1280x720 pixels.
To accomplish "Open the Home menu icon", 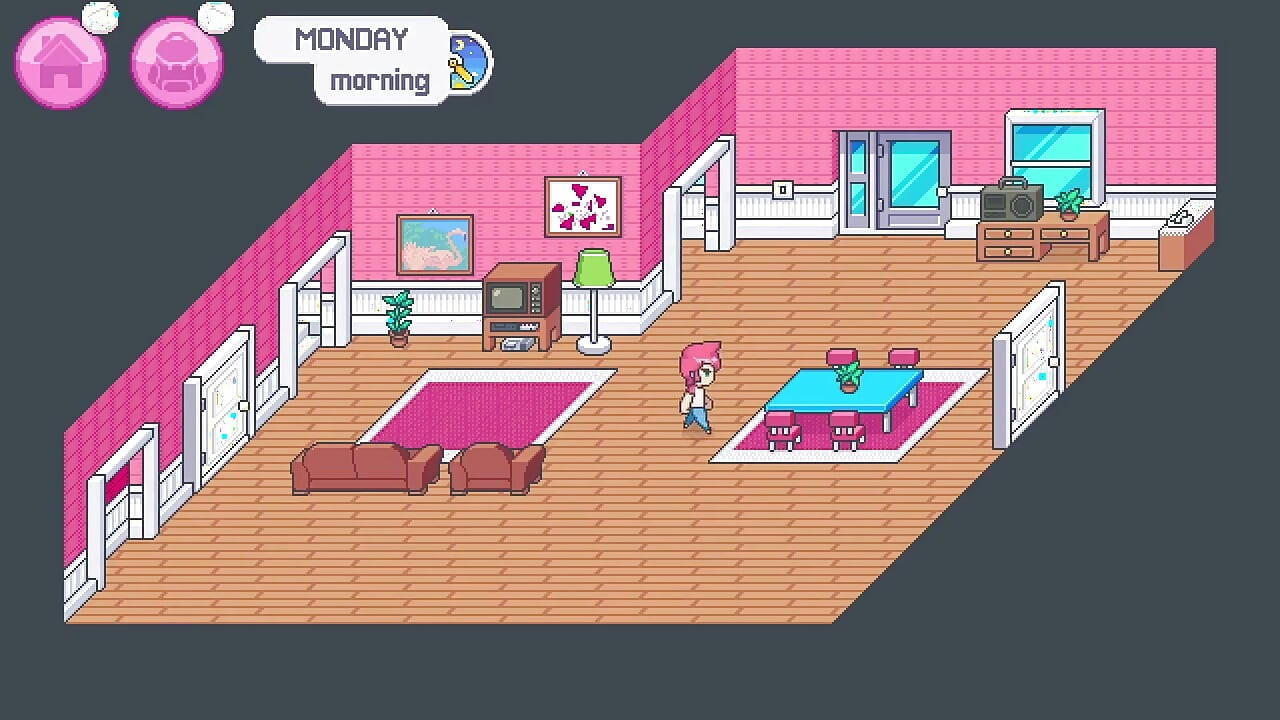I will (60, 62).
